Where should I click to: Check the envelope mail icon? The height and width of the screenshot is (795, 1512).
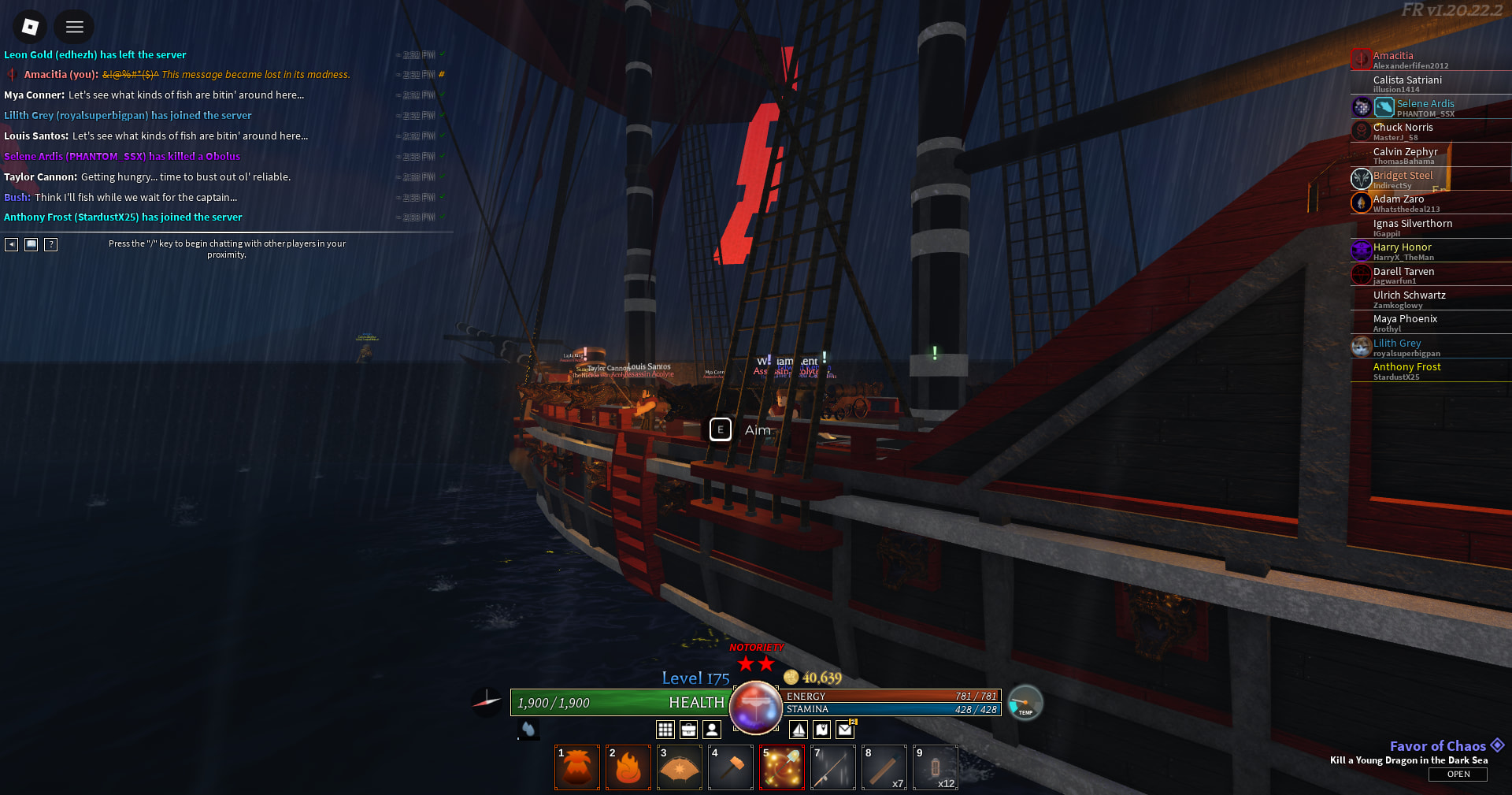[x=845, y=730]
